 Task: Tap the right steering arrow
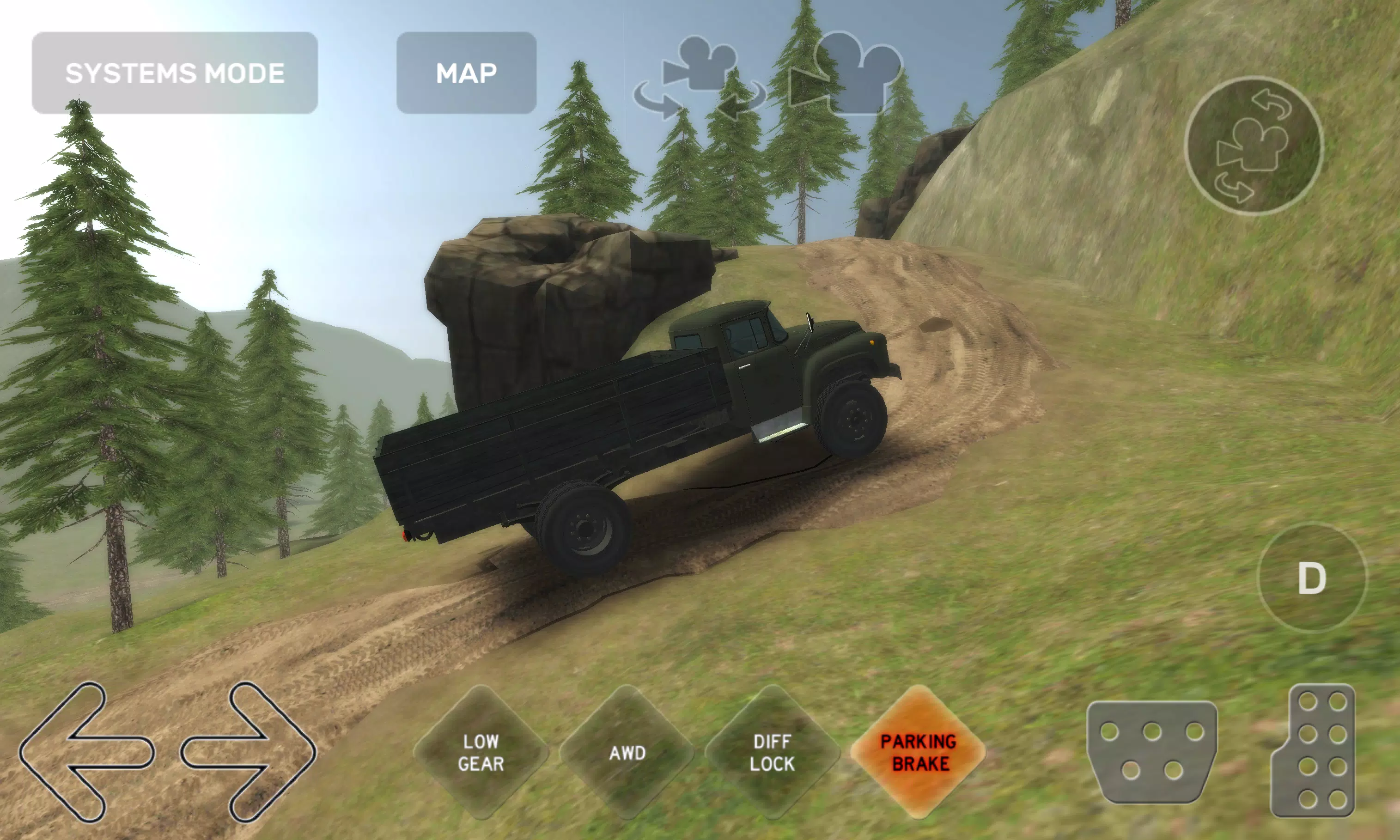(249, 753)
